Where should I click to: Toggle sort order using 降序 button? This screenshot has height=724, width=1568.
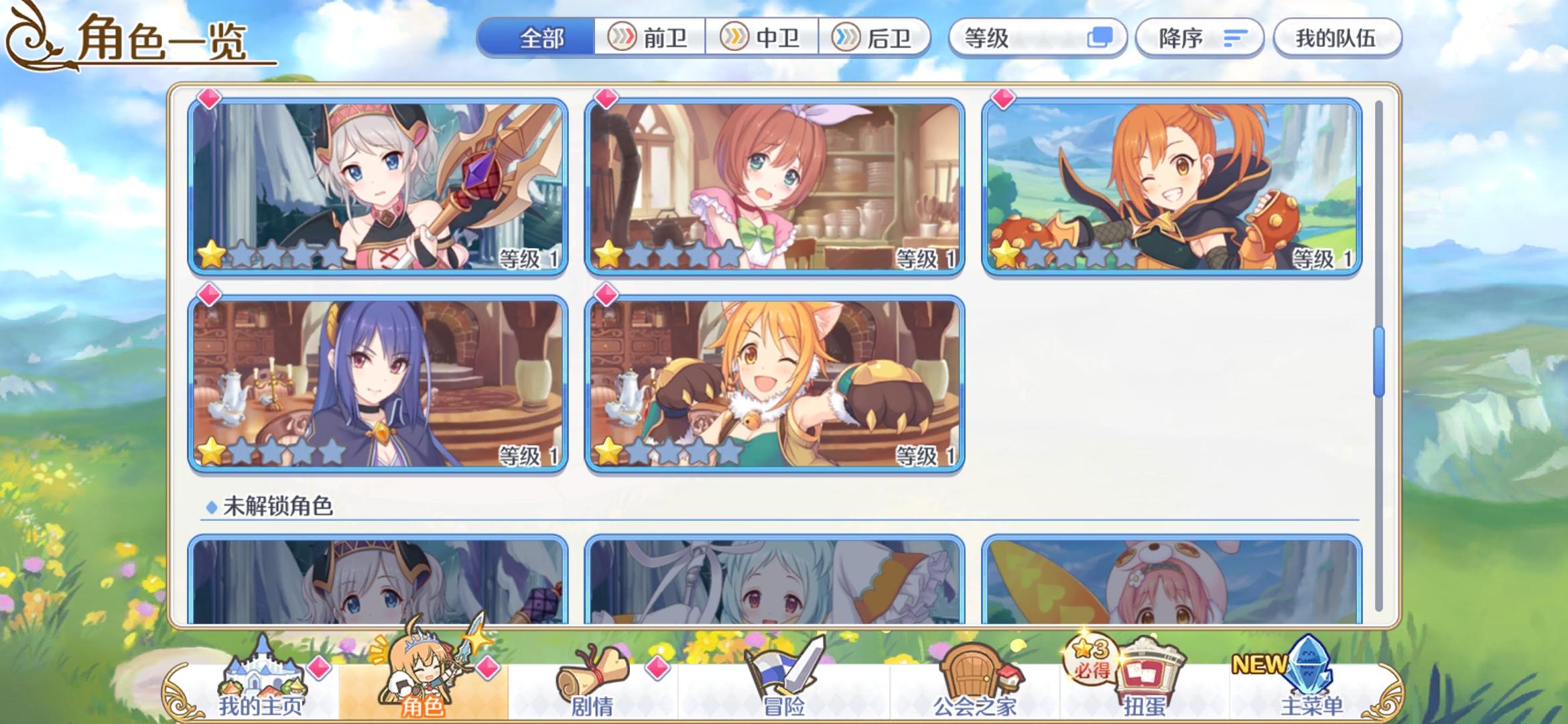[x=1199, y=38]
